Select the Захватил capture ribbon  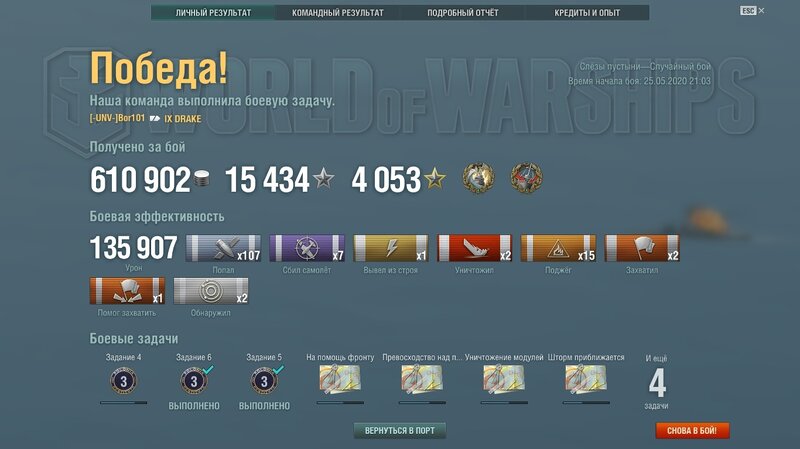coord(642,249)
